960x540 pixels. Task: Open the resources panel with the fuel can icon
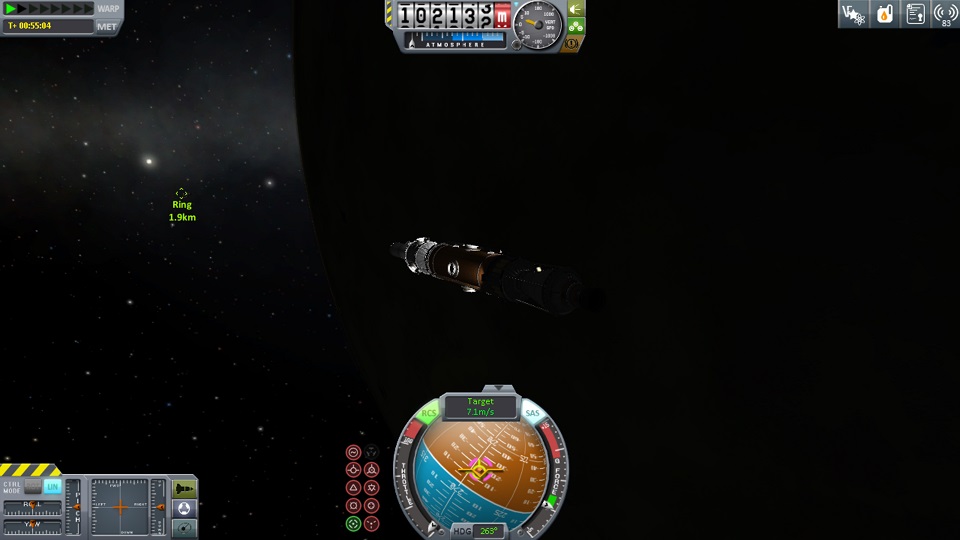click(x=884, y=14)
